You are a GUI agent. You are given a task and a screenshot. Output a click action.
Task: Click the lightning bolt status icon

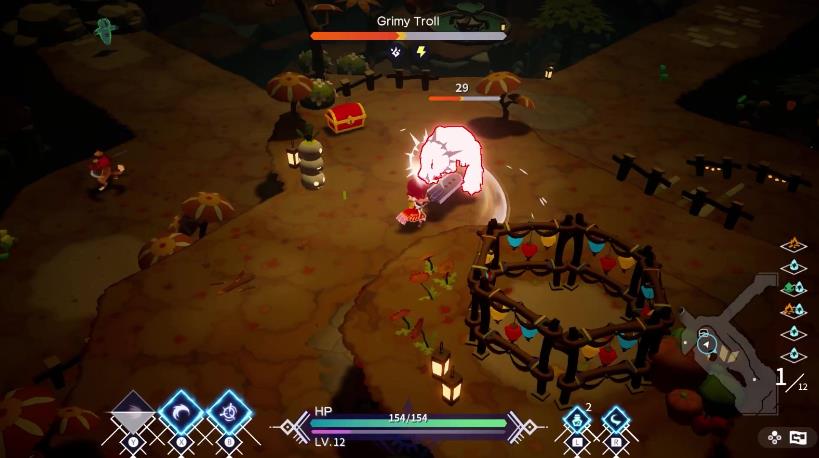click(x=421, y=52)
